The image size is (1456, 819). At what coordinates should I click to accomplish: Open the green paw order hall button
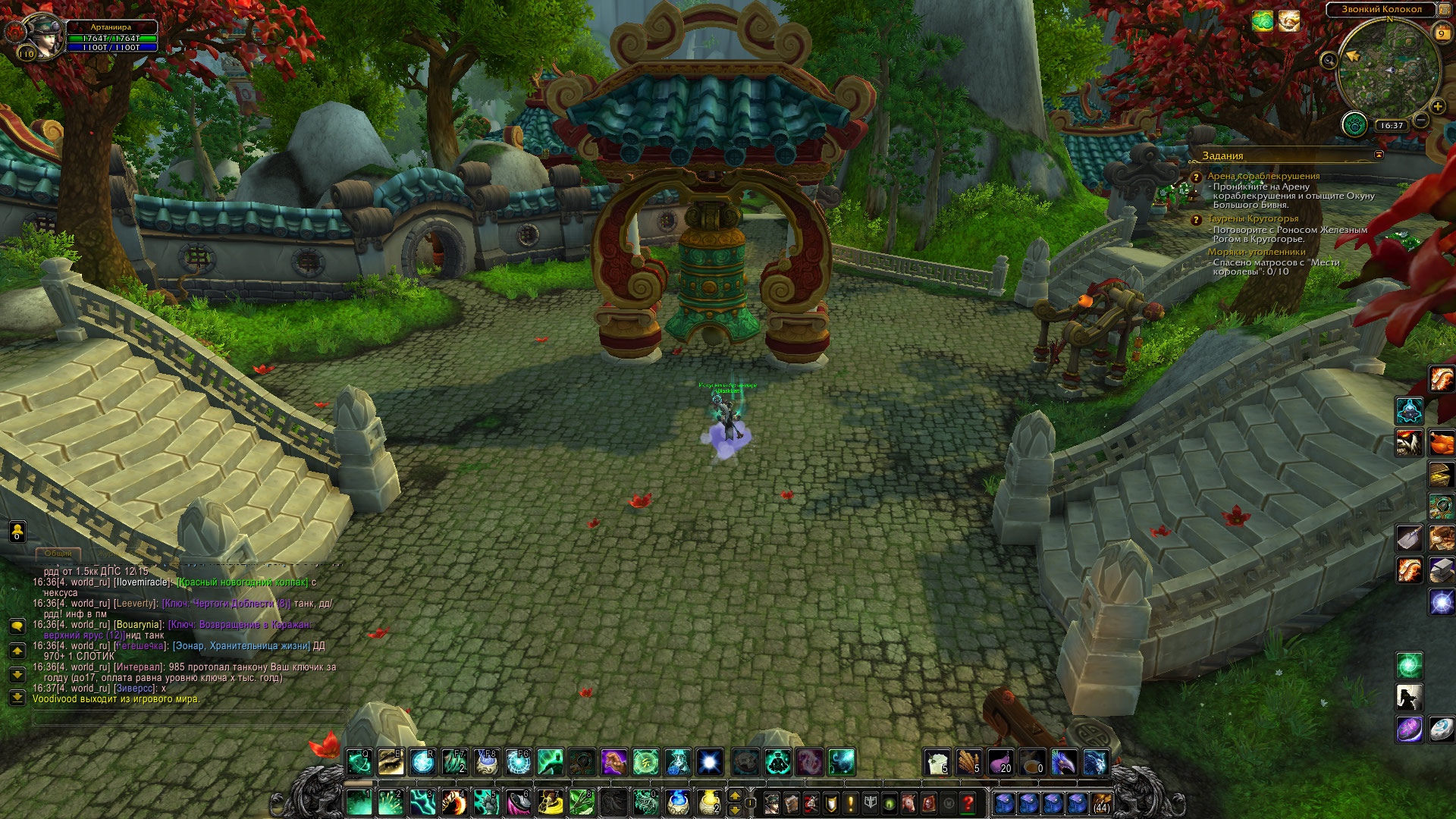click(x=1354, y=124)
